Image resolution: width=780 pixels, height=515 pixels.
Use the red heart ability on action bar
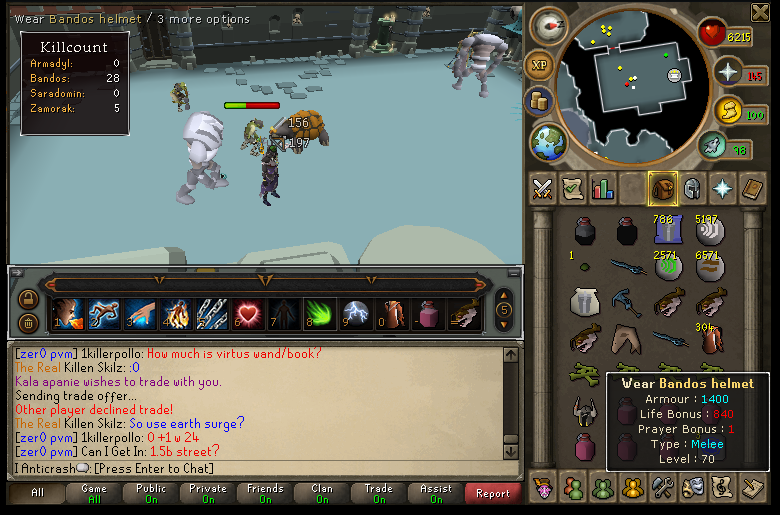247,314
